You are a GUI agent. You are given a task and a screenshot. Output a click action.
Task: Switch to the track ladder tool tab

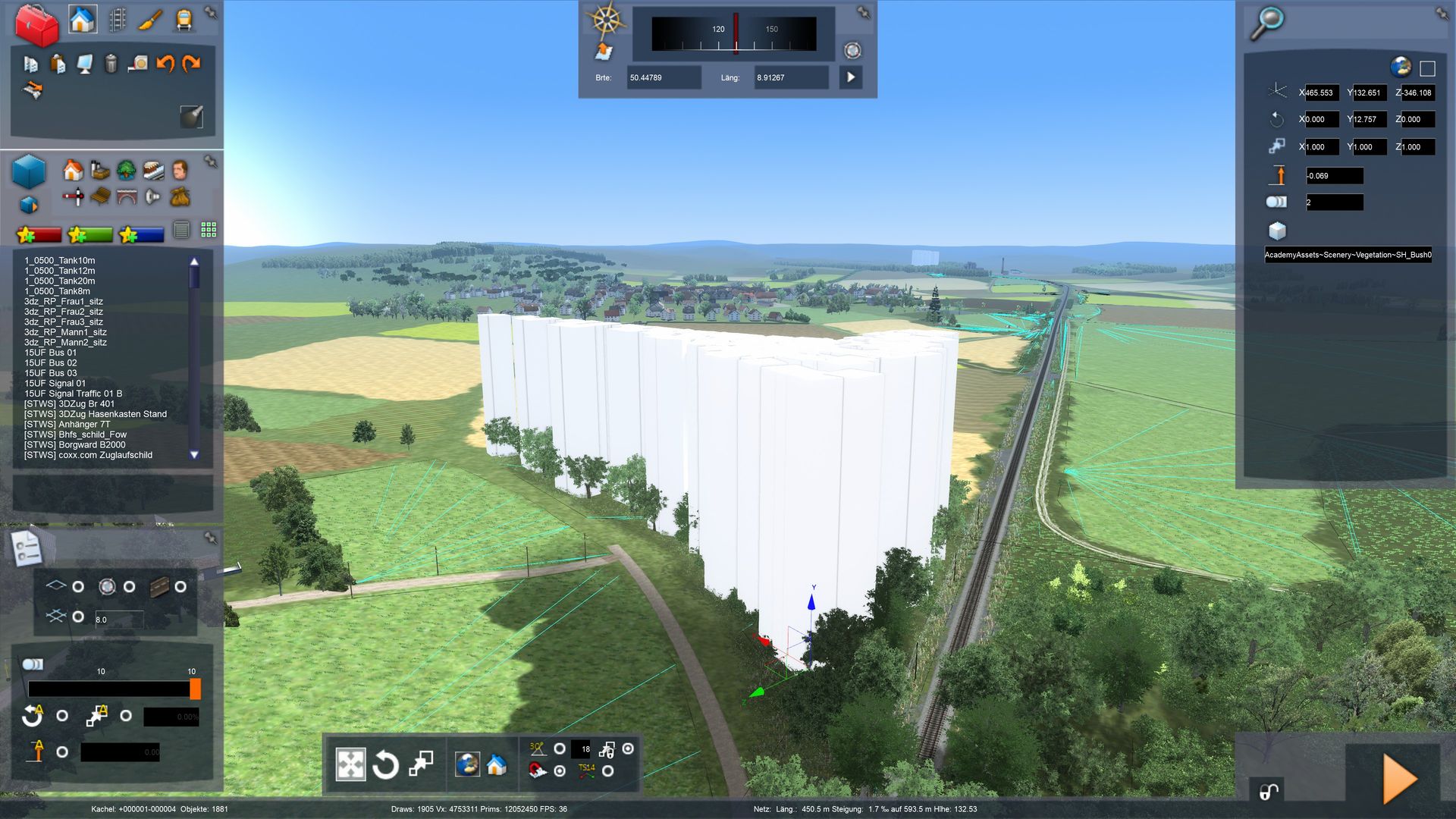coord(118,20)
